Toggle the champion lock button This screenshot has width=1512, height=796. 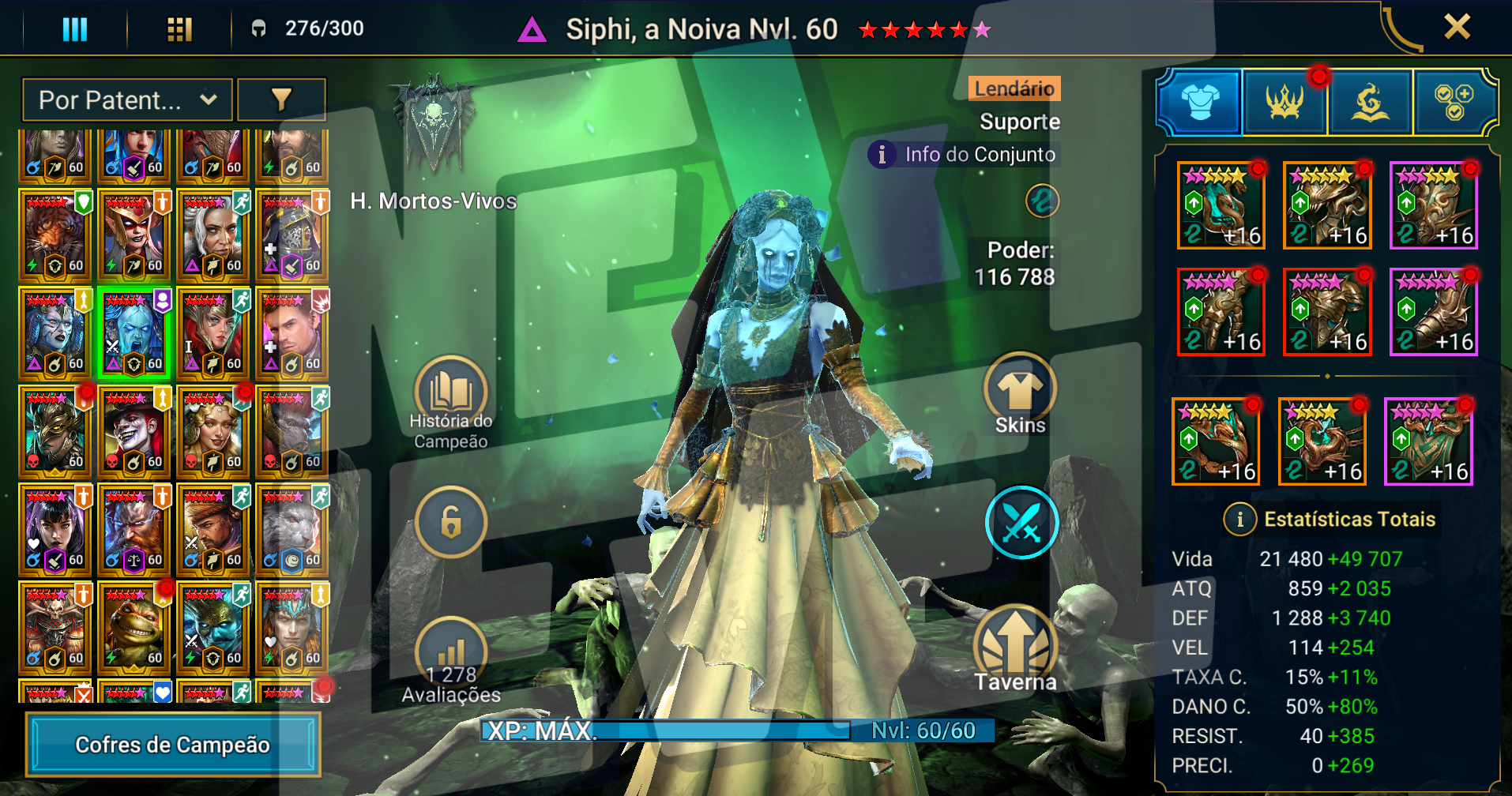coord(451,522)
